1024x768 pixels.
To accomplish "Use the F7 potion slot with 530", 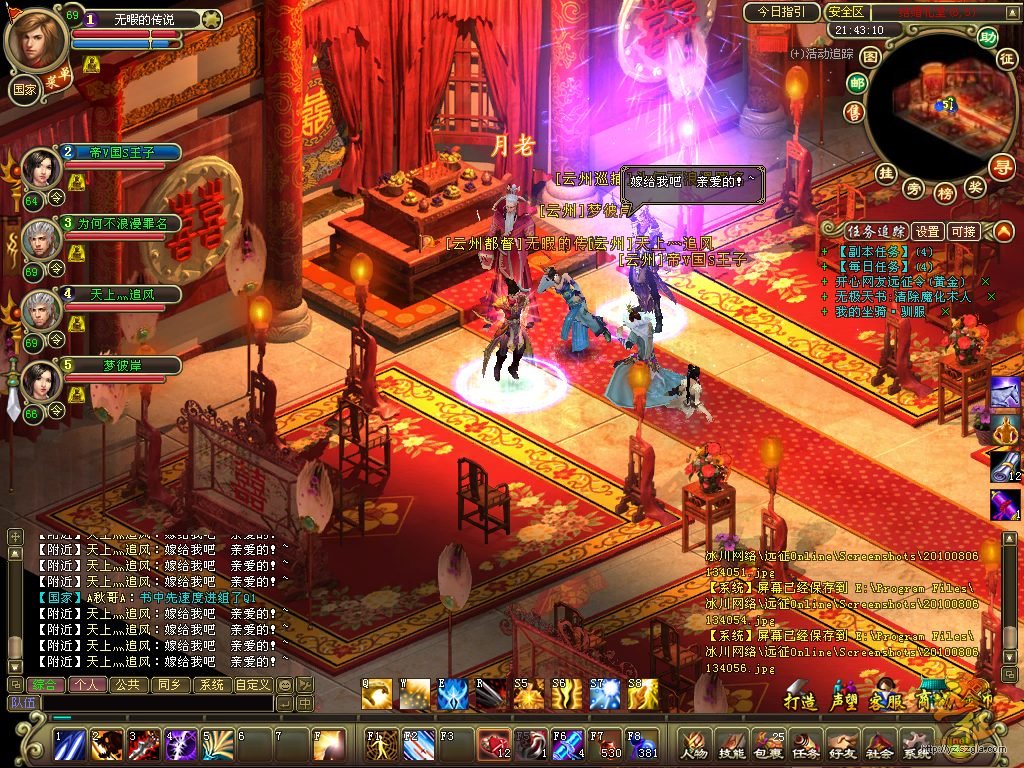I will pyautogui.click(x=604, y=745).
